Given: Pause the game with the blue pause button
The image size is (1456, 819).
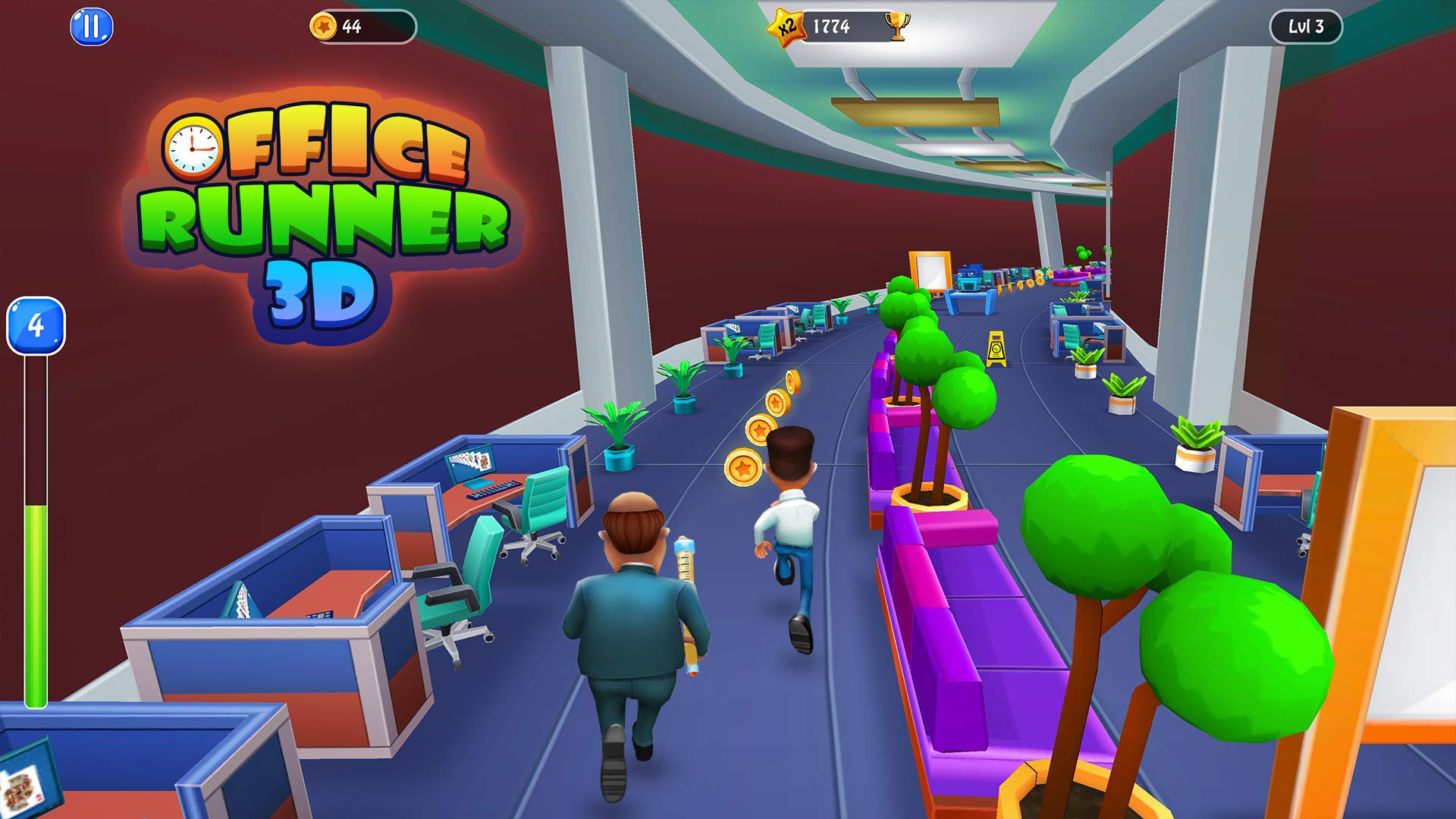Looking at the screenshot, I should click(x=90, y=28).
